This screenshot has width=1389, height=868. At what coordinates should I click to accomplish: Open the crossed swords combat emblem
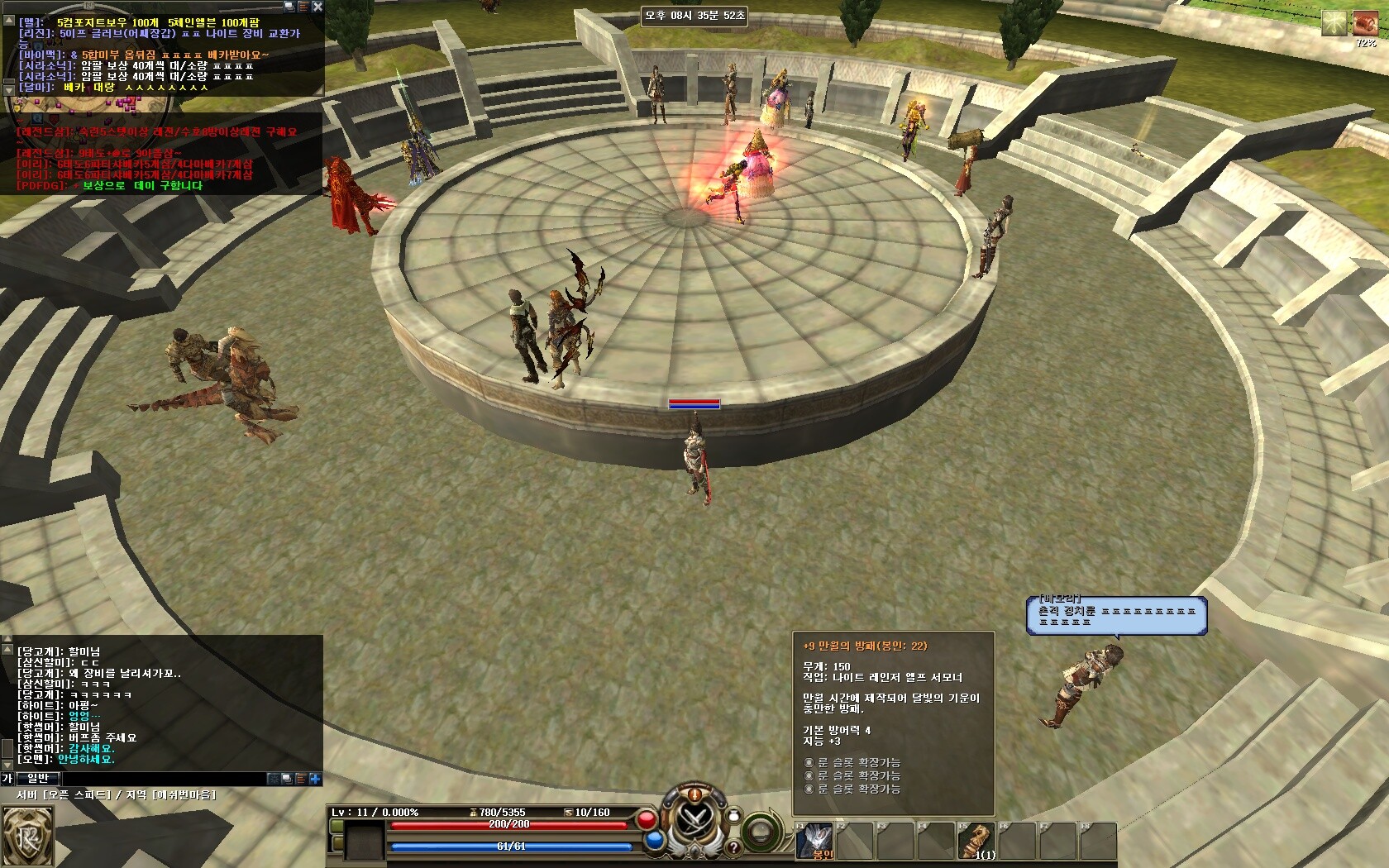tap(694, 821)
